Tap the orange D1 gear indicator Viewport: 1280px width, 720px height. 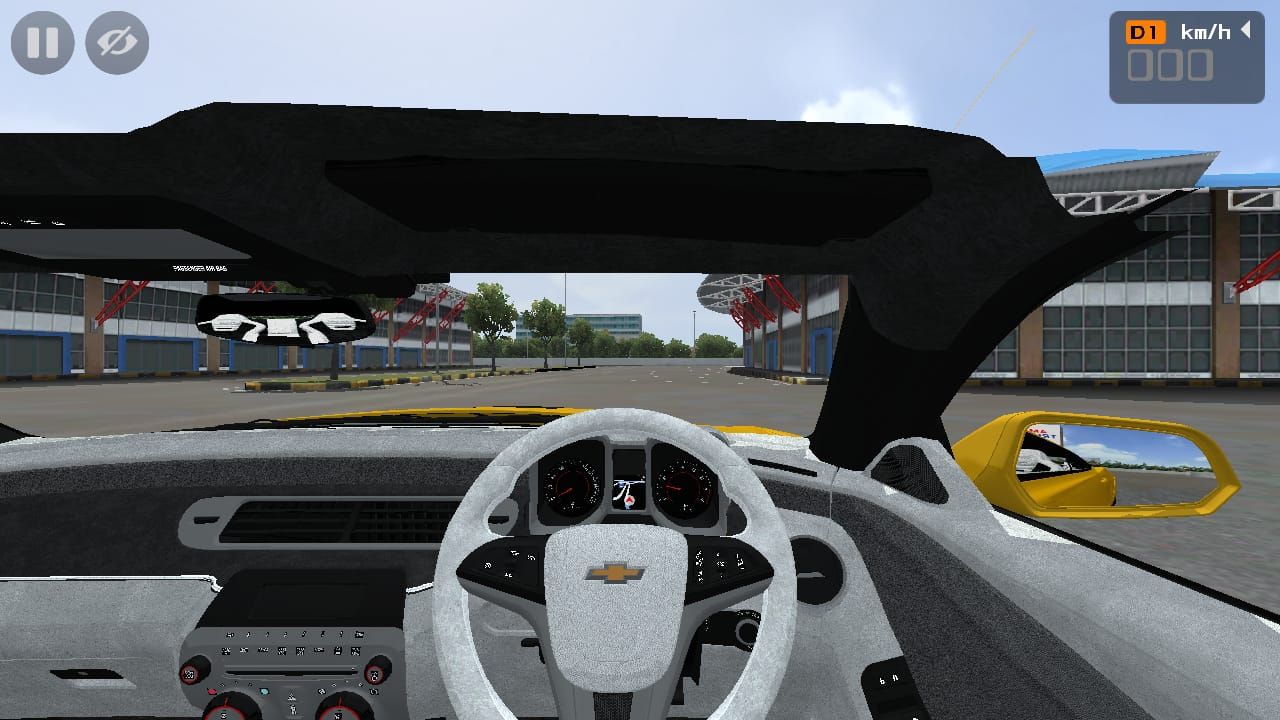click(1147, 31)
